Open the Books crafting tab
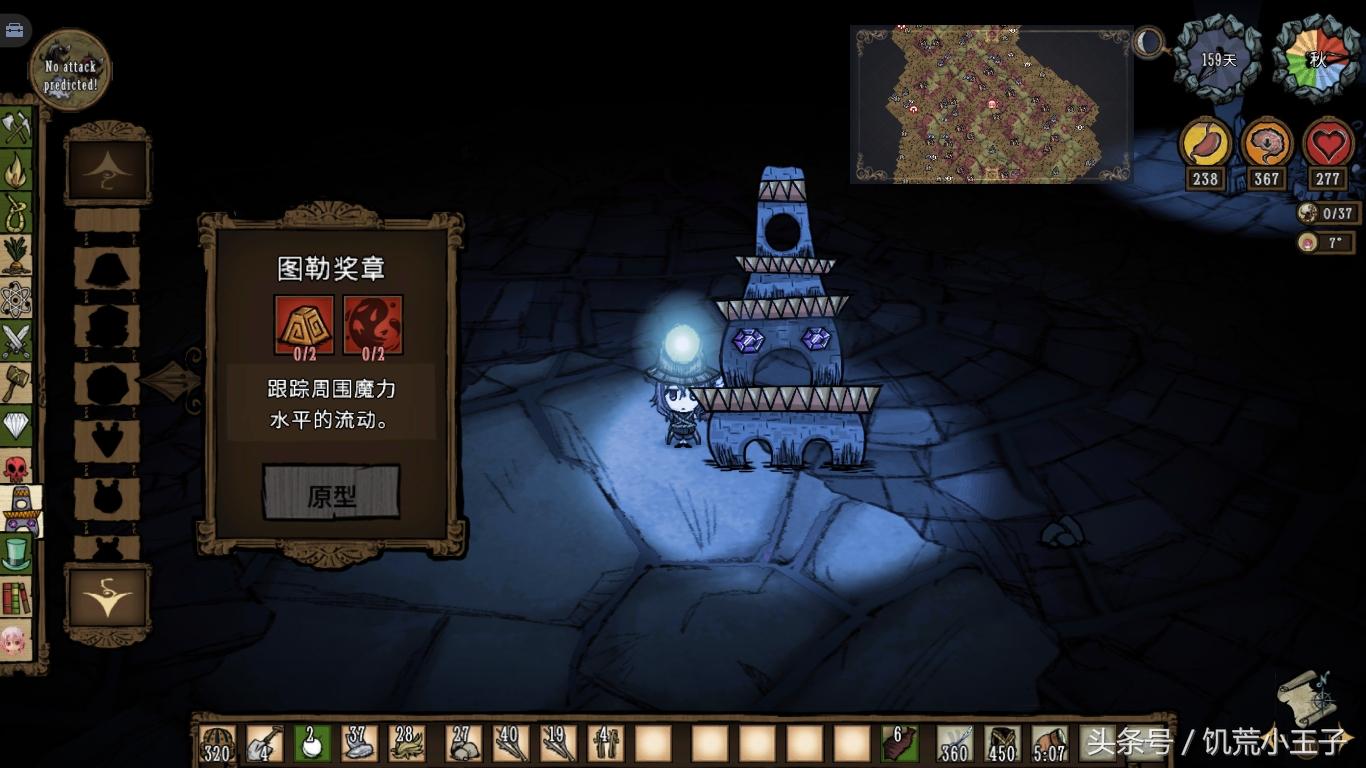 (x=16, y=597)
